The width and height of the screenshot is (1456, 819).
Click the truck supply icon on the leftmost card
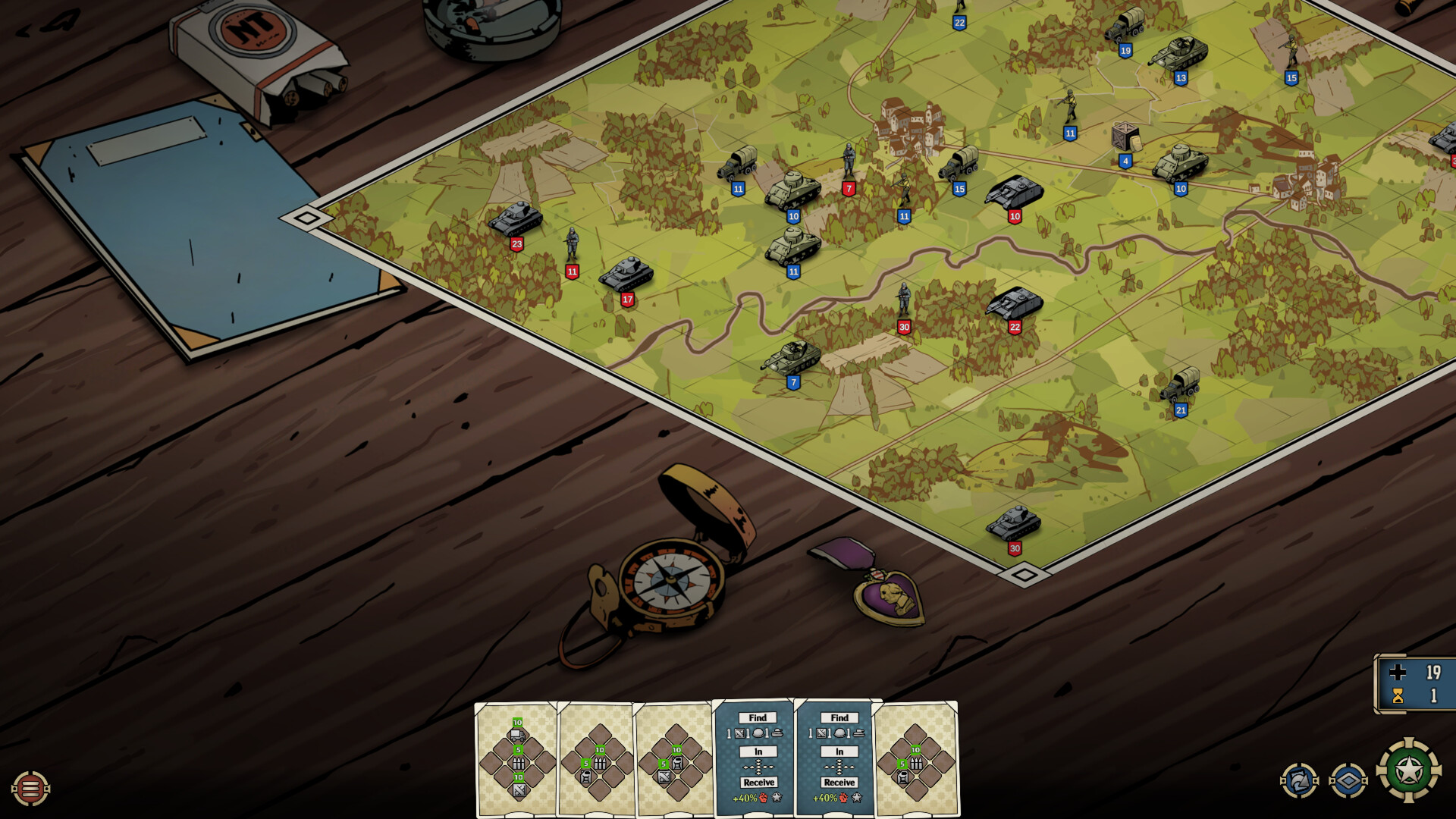pos(517,735)
